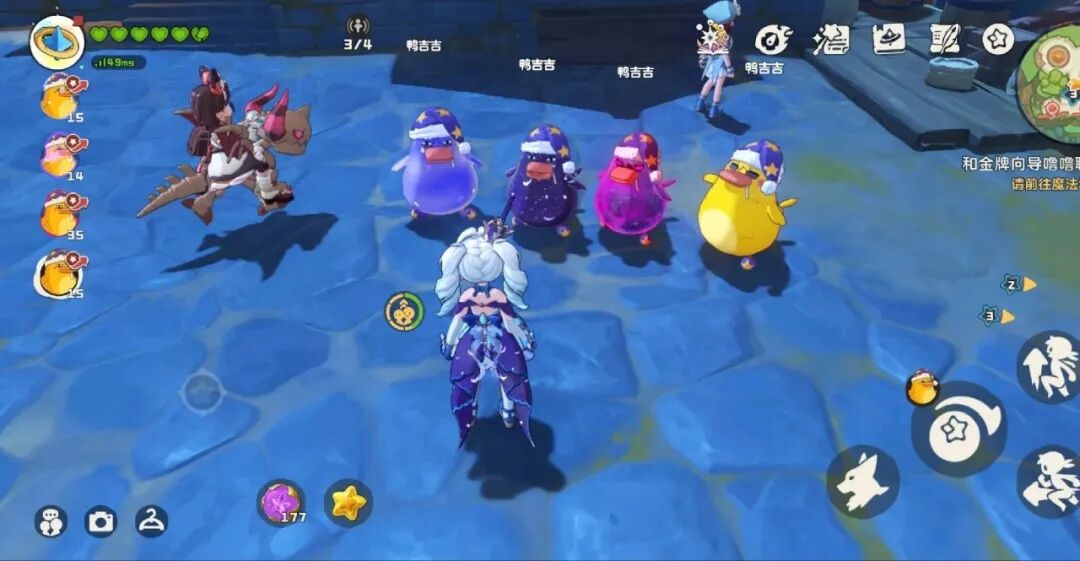Activate the wolf head skill button
The width and height of the screenshot is (1080, 561).
point(863,482)
